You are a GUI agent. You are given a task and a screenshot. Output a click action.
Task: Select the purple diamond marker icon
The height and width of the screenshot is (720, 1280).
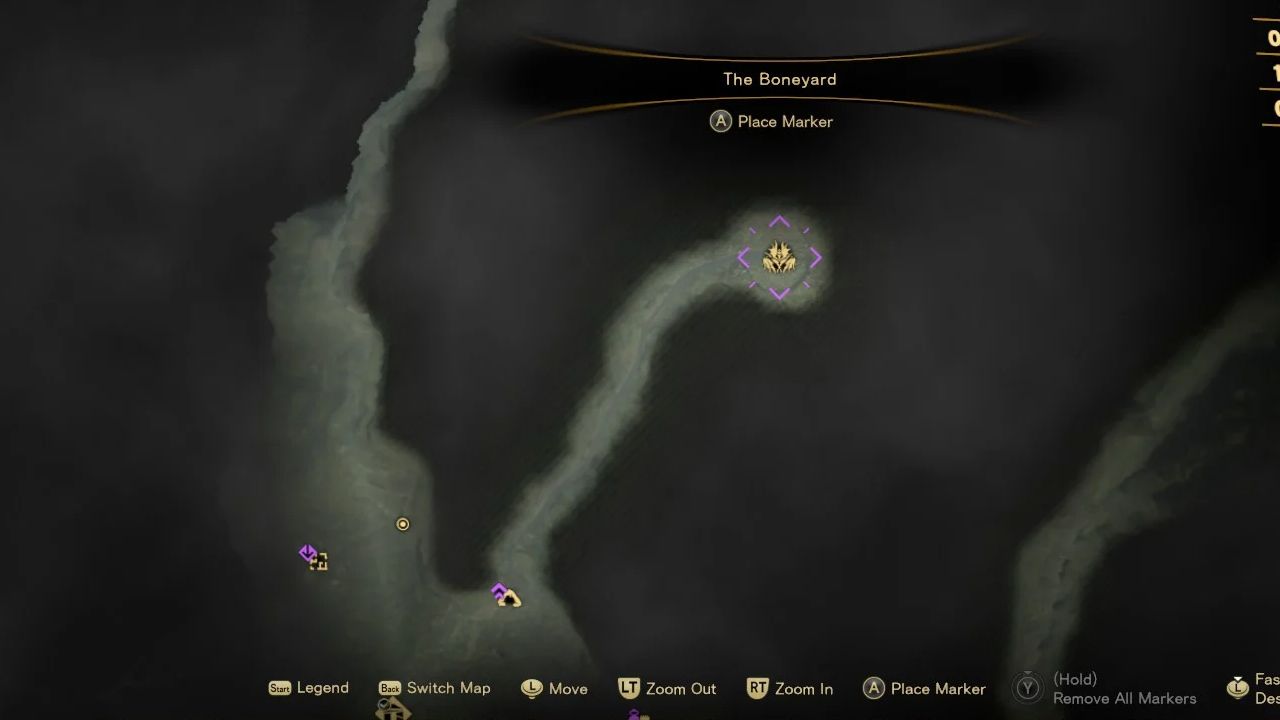[x=307, y=551]
